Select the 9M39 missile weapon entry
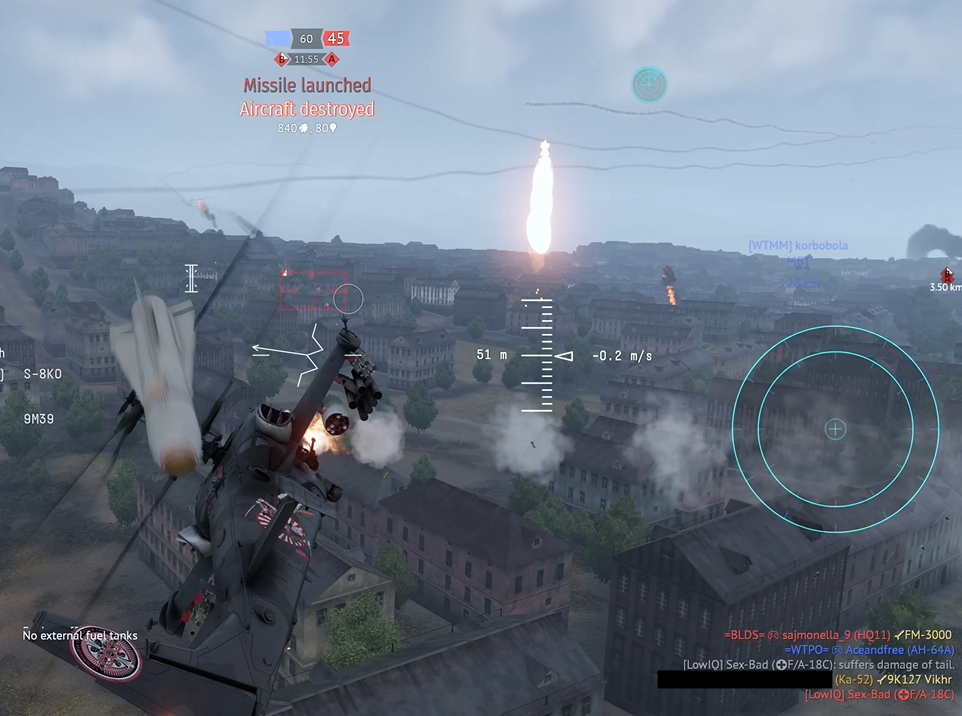This screenshot has height=716, width=962. (40, 419)
